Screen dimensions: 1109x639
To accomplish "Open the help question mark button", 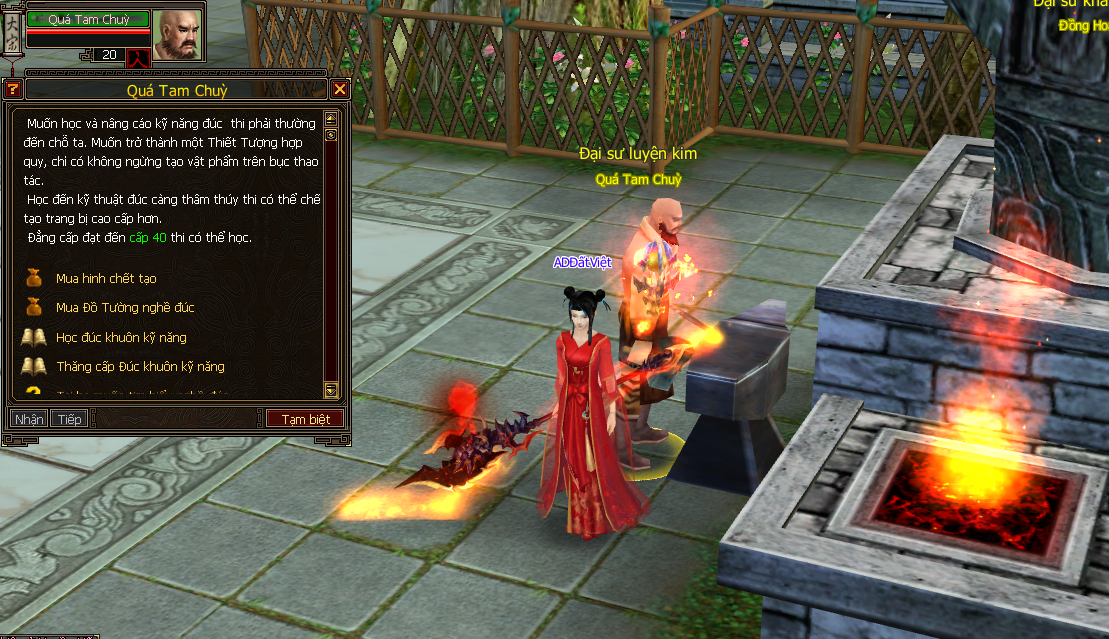I will (13, 90).
